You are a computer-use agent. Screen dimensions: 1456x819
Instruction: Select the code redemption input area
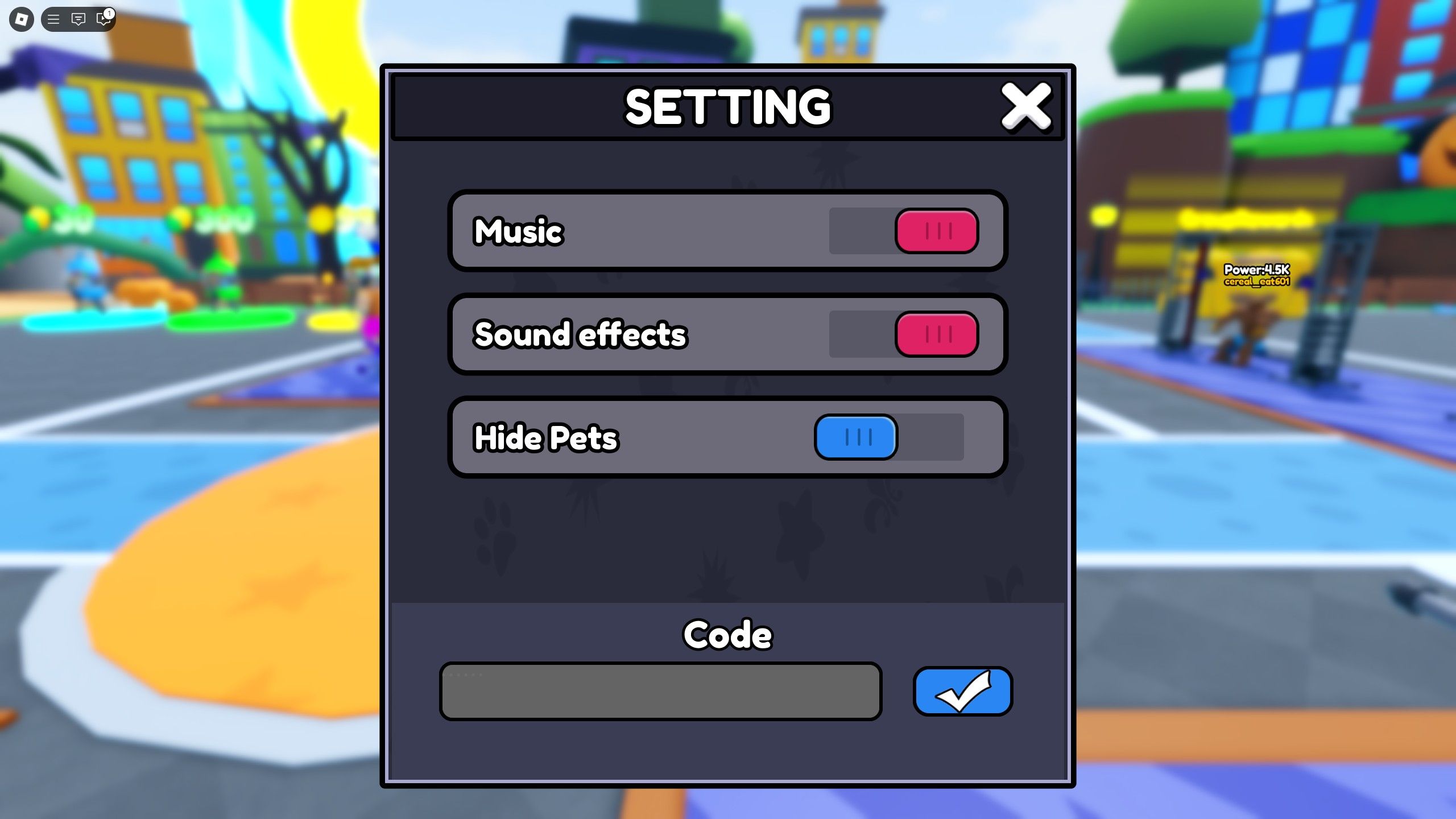tap(660, 690)
